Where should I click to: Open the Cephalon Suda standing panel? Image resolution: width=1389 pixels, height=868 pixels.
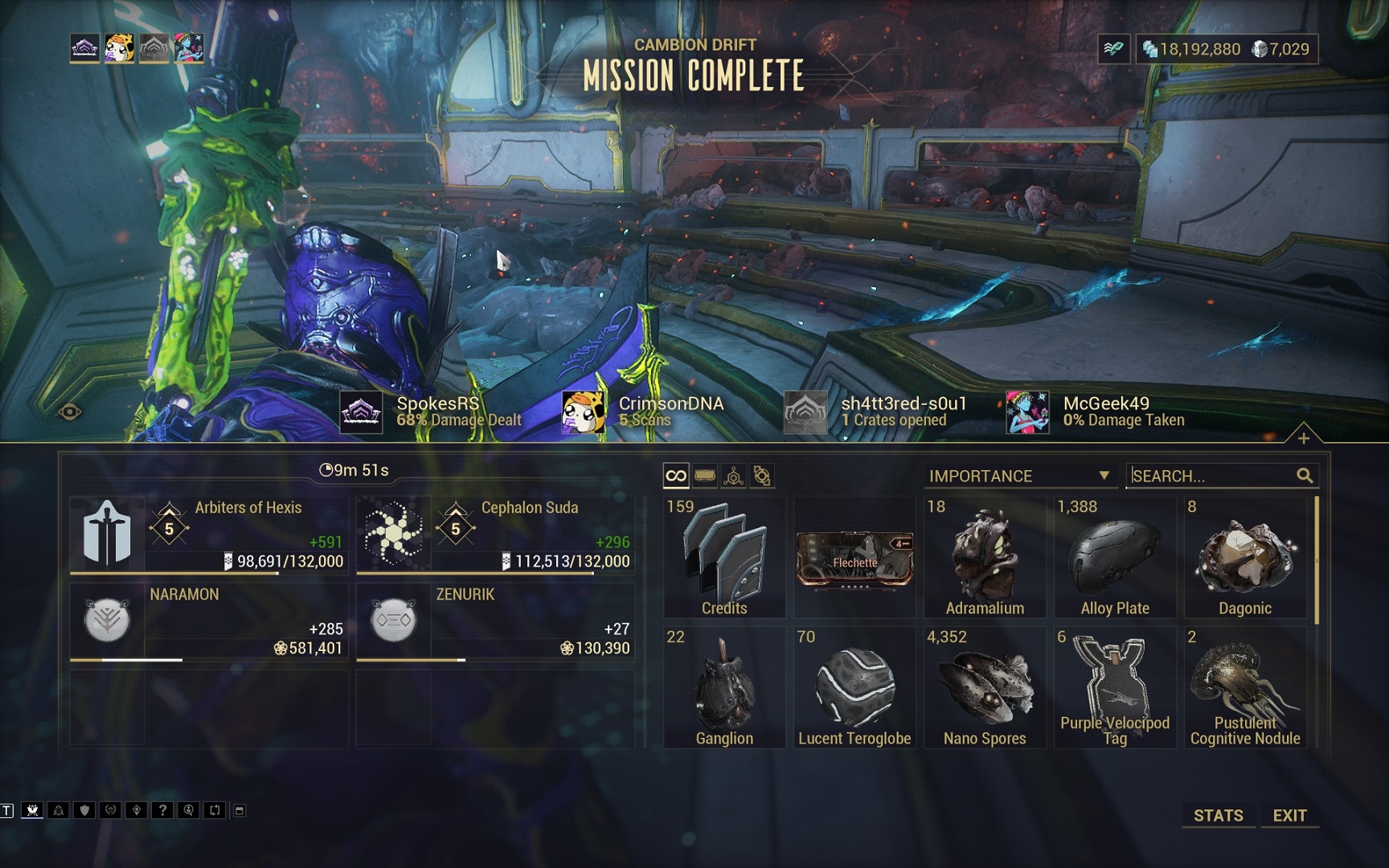(x=495, y=534)
